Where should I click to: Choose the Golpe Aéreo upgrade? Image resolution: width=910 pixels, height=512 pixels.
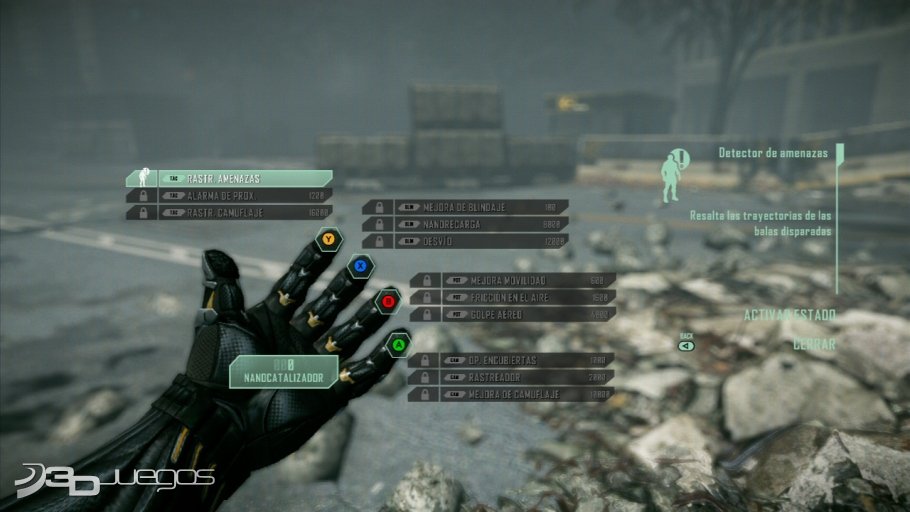click(513, 314)
